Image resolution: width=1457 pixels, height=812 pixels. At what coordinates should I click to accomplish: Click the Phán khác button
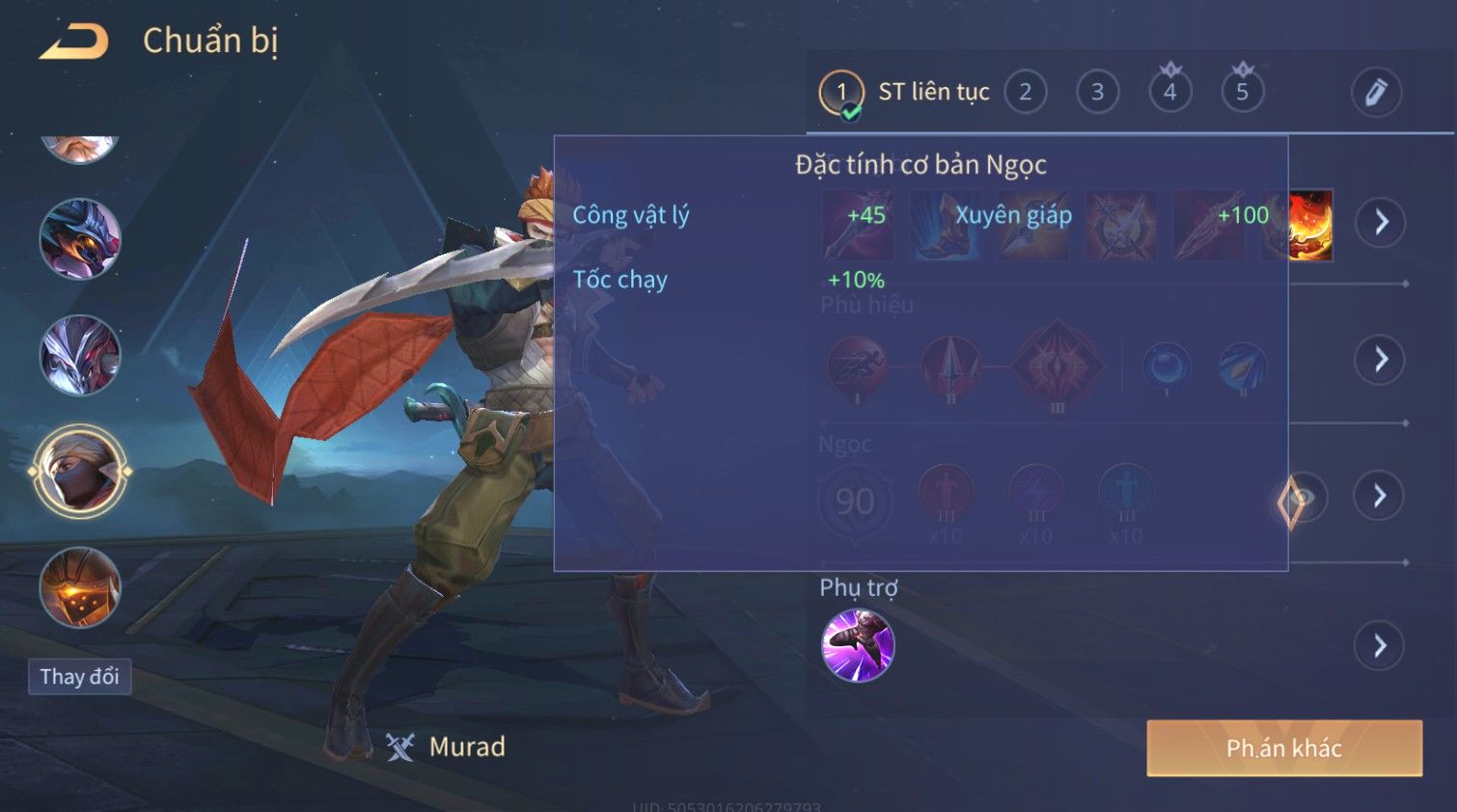(x=1283, y=748)
